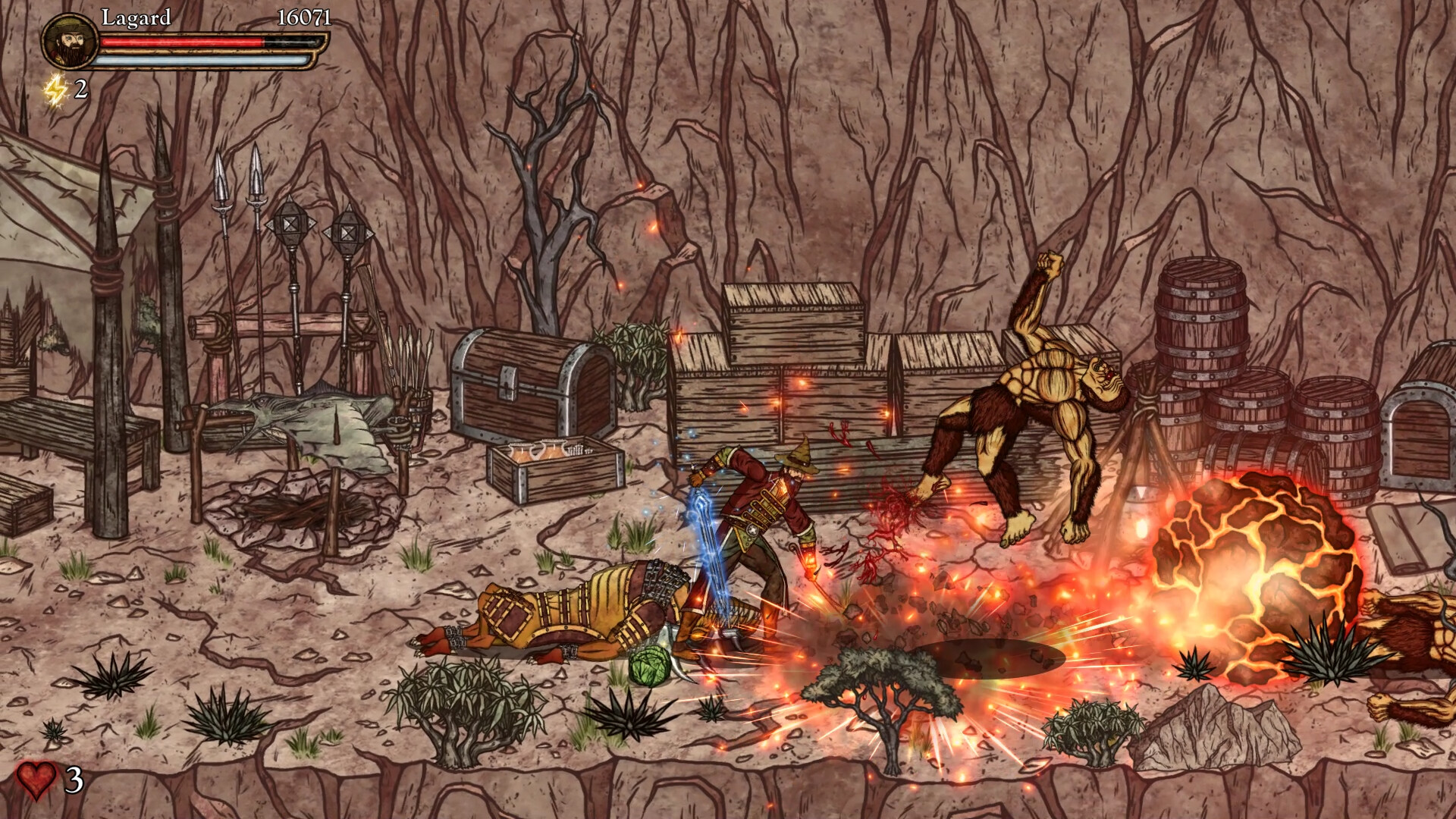Click Lagard's character portrait
This screenshot has height=819, width=1456.
click(69, 40)
